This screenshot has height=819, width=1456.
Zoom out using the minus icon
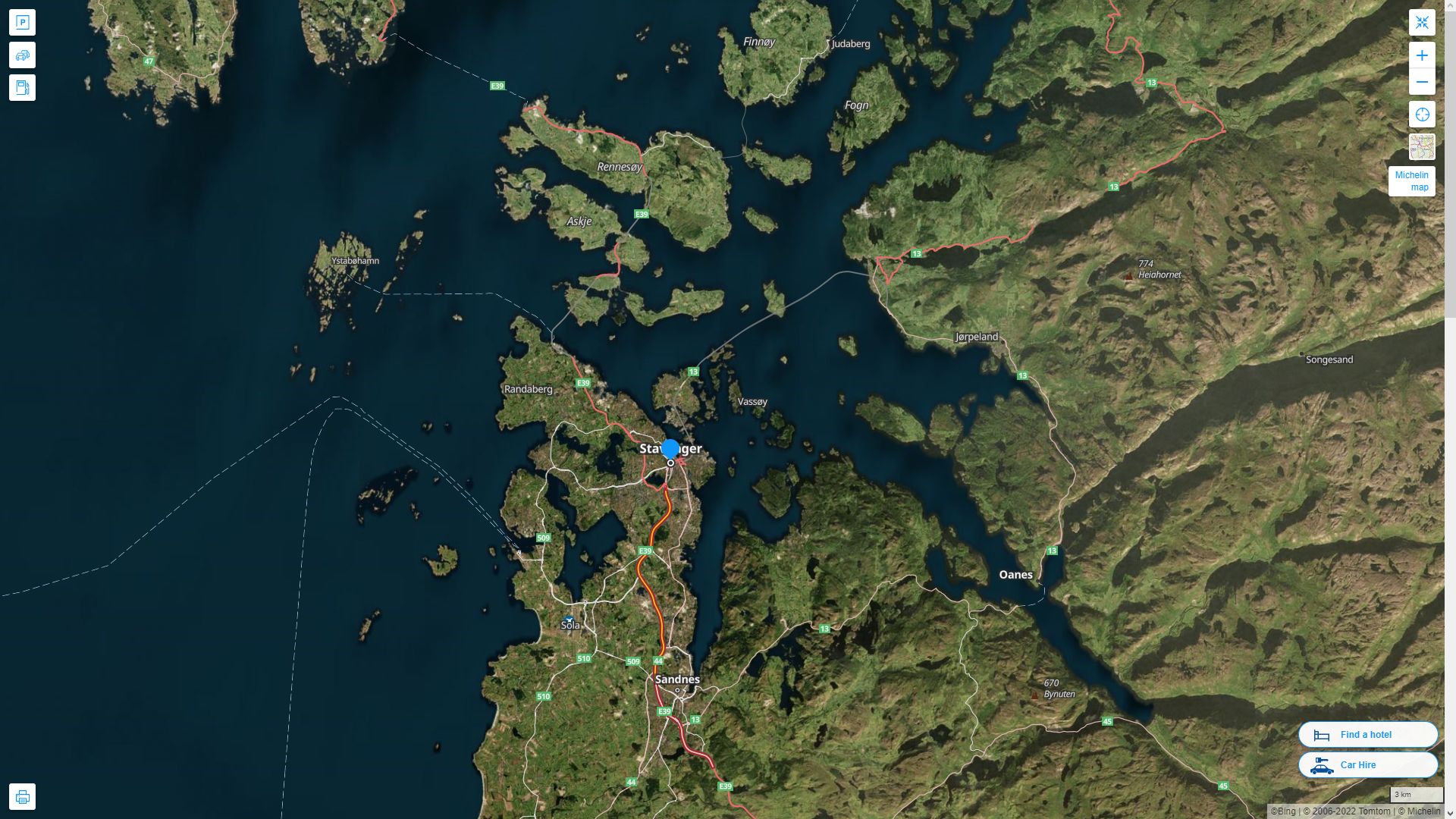1423,82
